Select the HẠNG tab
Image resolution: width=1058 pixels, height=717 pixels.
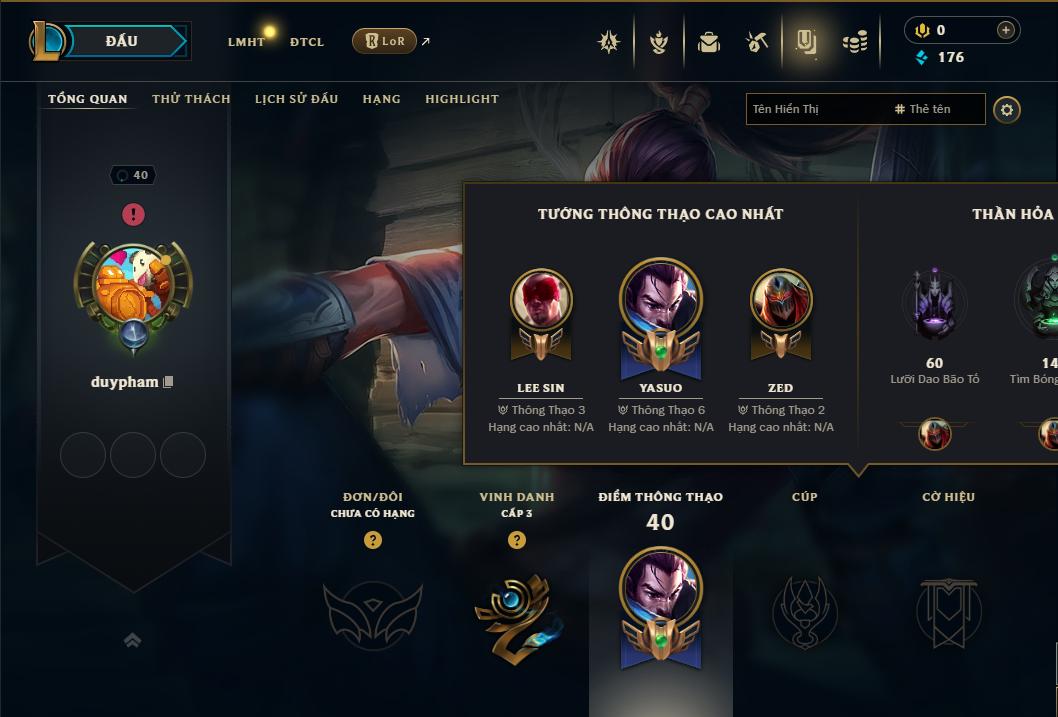click(381, 99)
